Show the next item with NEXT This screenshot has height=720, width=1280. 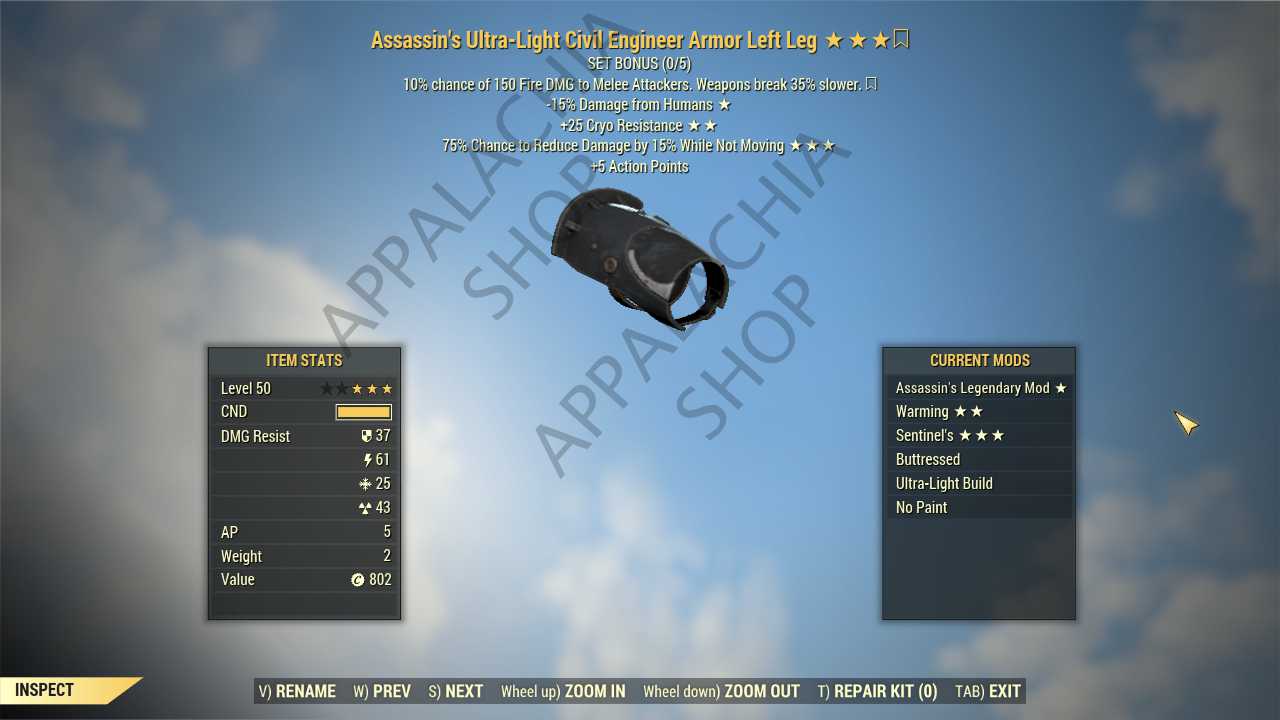[456, 691]
